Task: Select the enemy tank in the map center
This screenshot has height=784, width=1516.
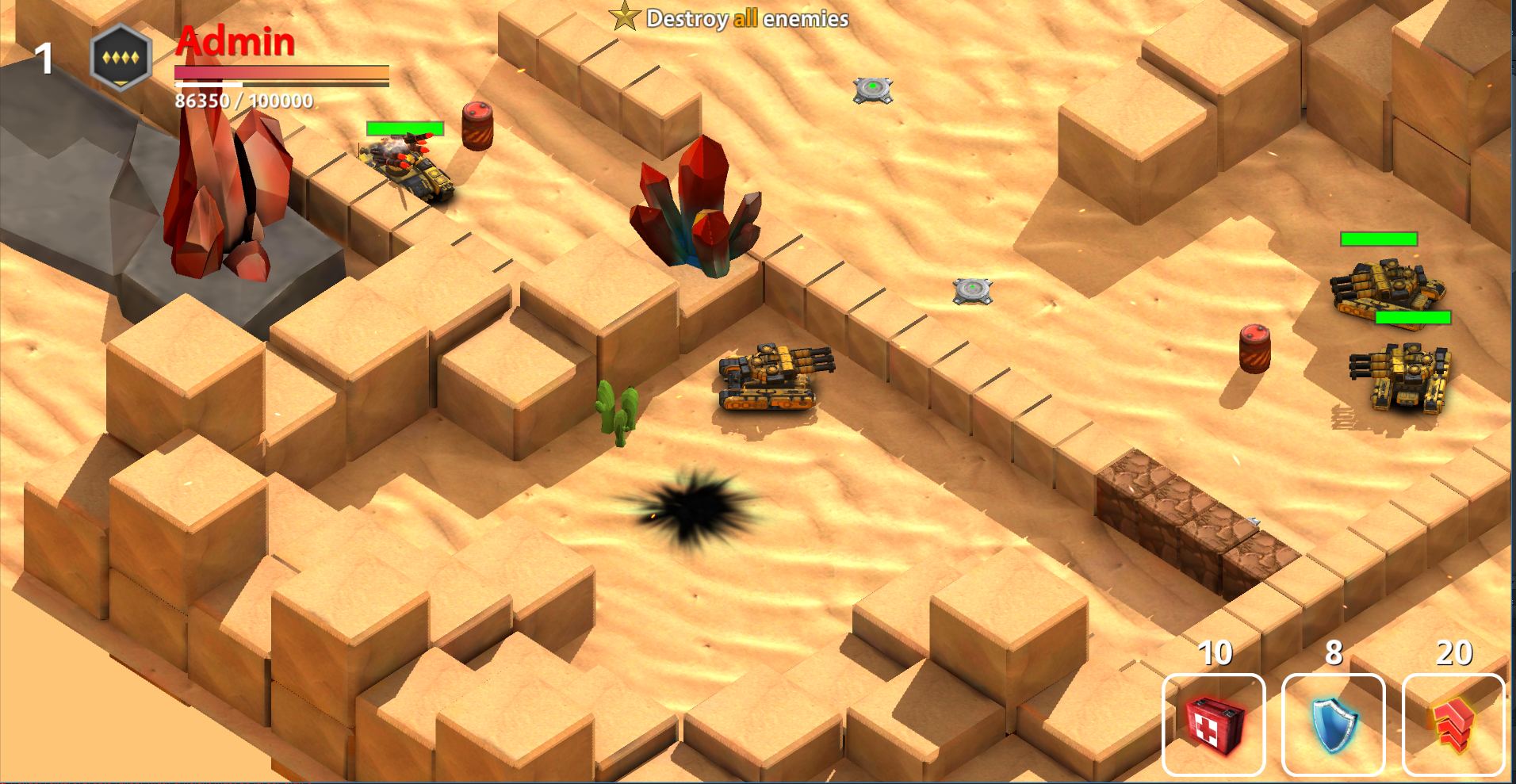Action: (x=768, y=381)
